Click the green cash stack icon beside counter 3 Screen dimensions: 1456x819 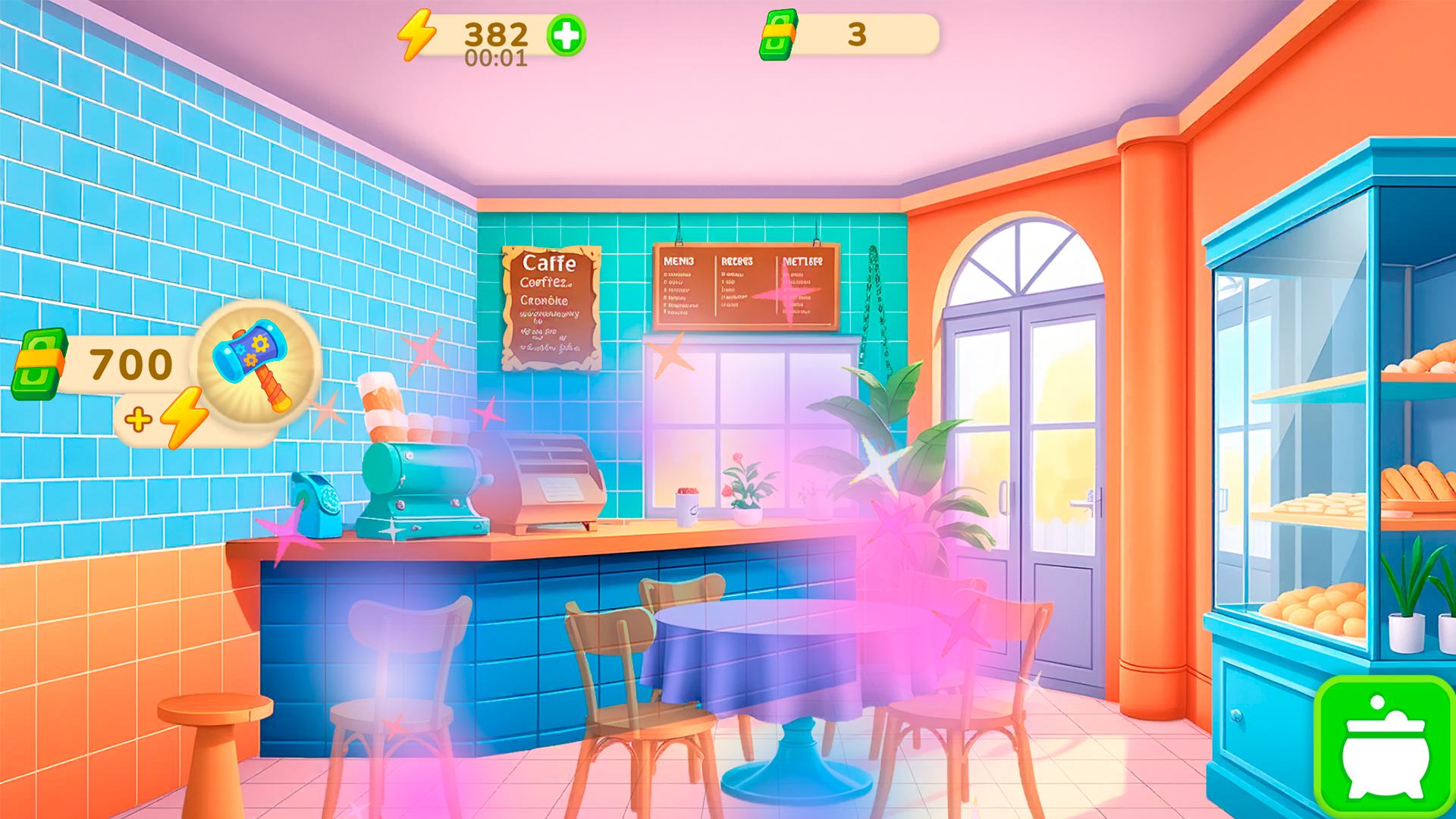click(777, 33)
